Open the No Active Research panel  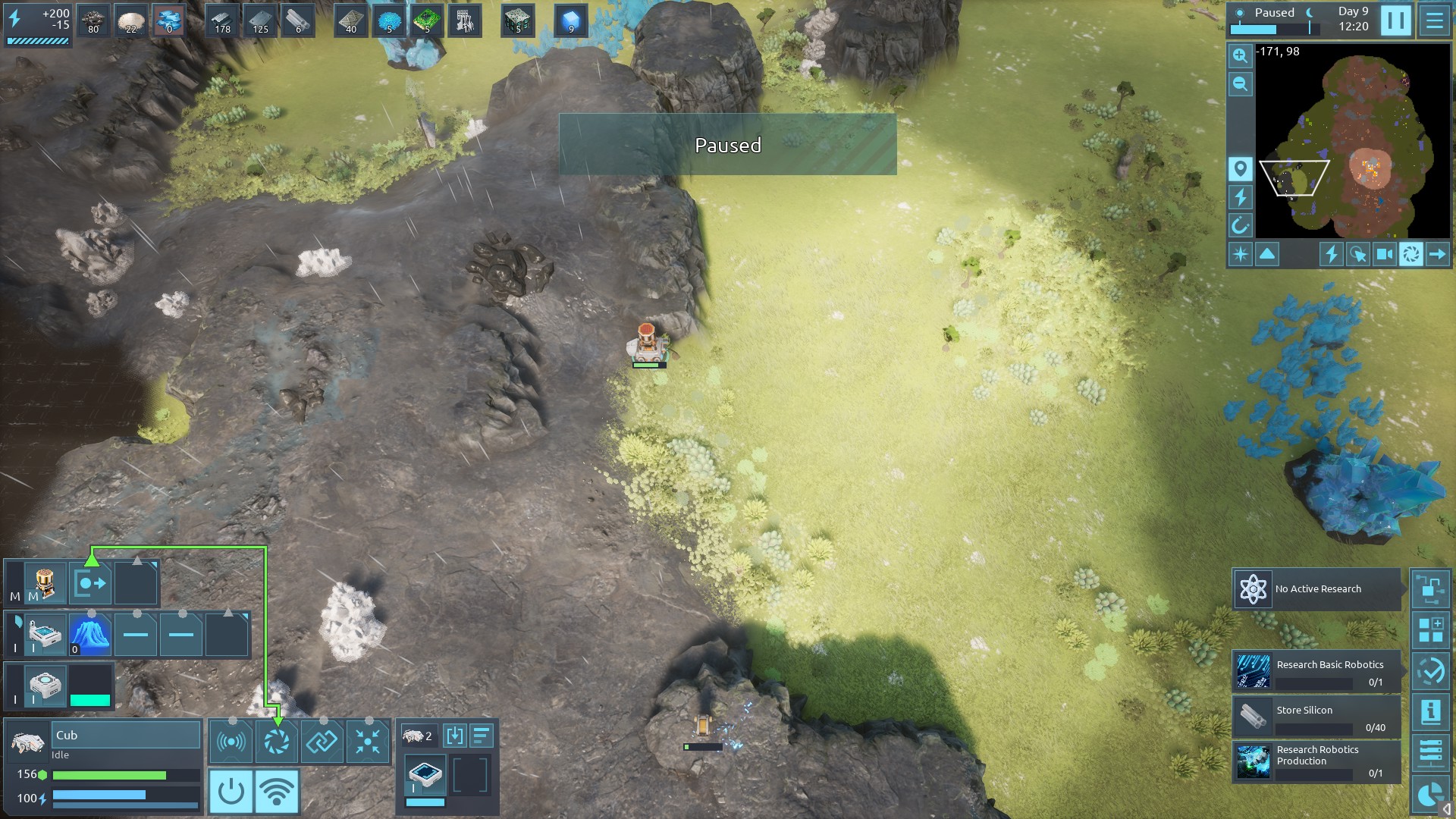[1316, 589]
